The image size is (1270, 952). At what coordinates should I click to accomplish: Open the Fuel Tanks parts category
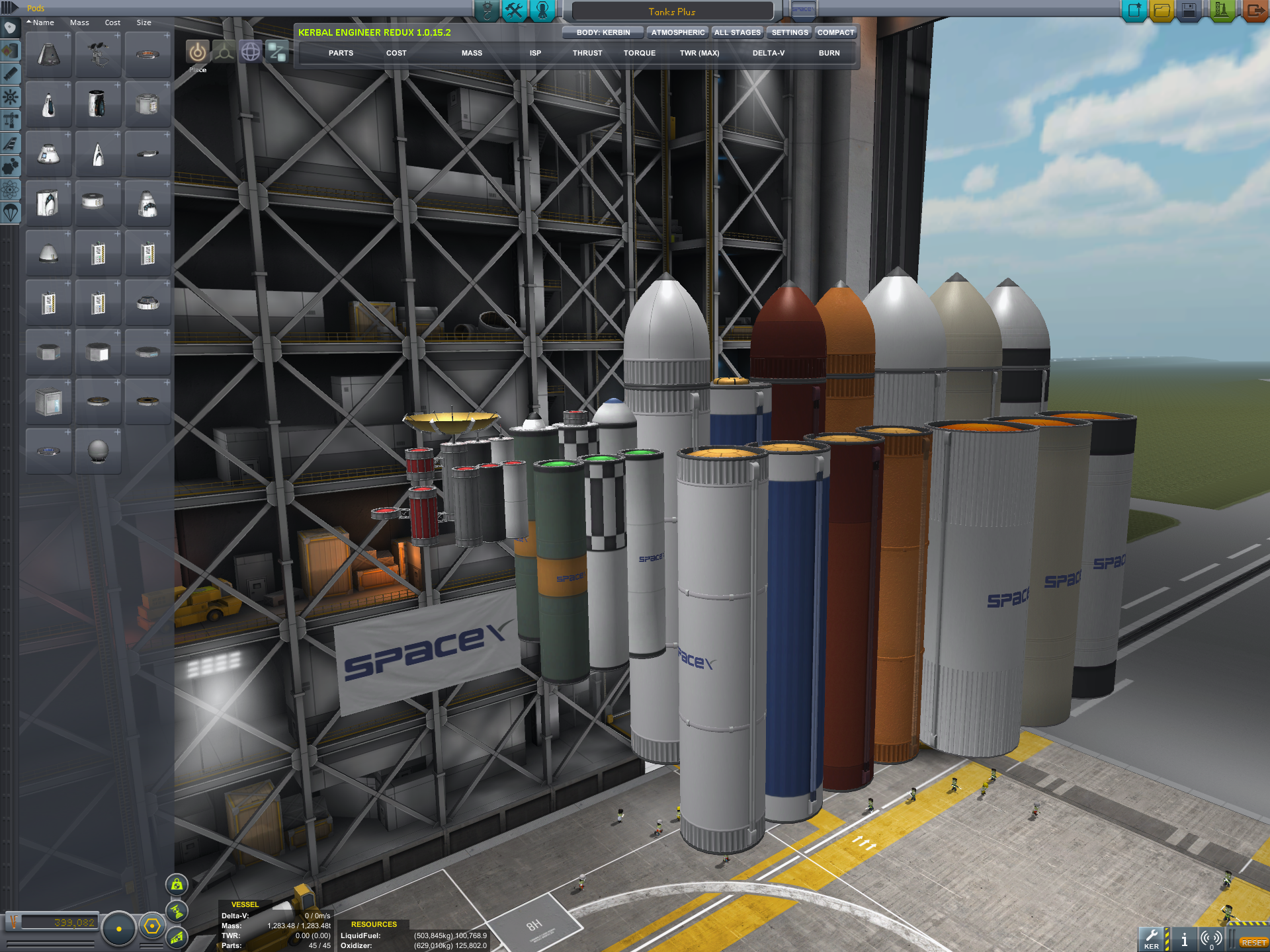click(11, 51)
